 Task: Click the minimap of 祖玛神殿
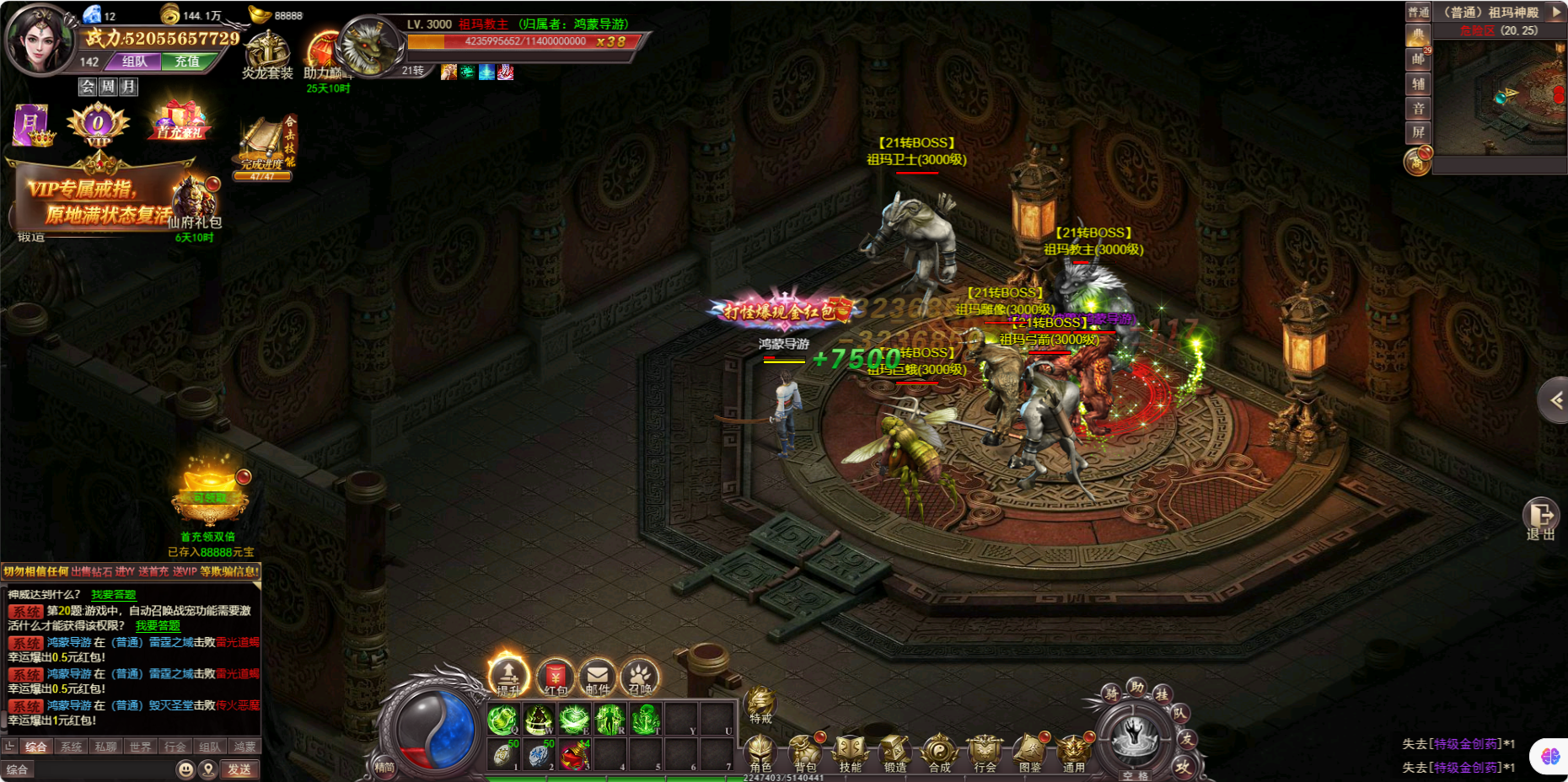pos(1498,97)
